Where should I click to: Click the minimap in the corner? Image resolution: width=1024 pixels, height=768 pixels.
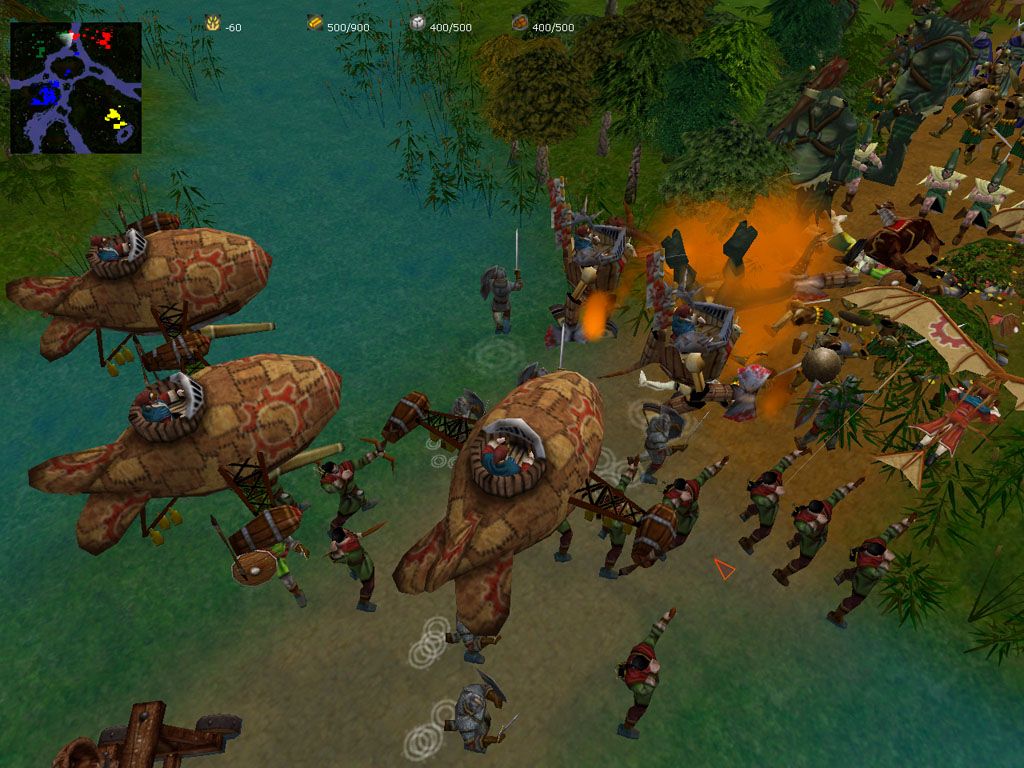coord(76,88)
